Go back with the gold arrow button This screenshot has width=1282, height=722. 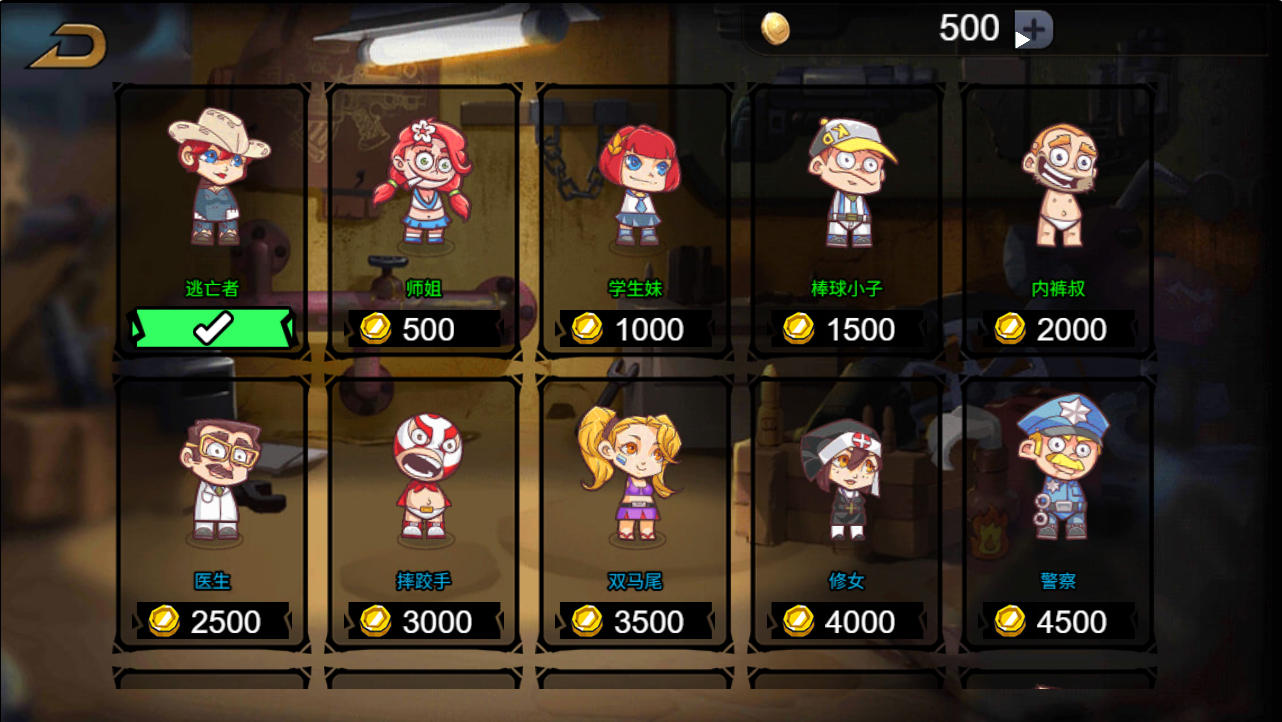67,46
